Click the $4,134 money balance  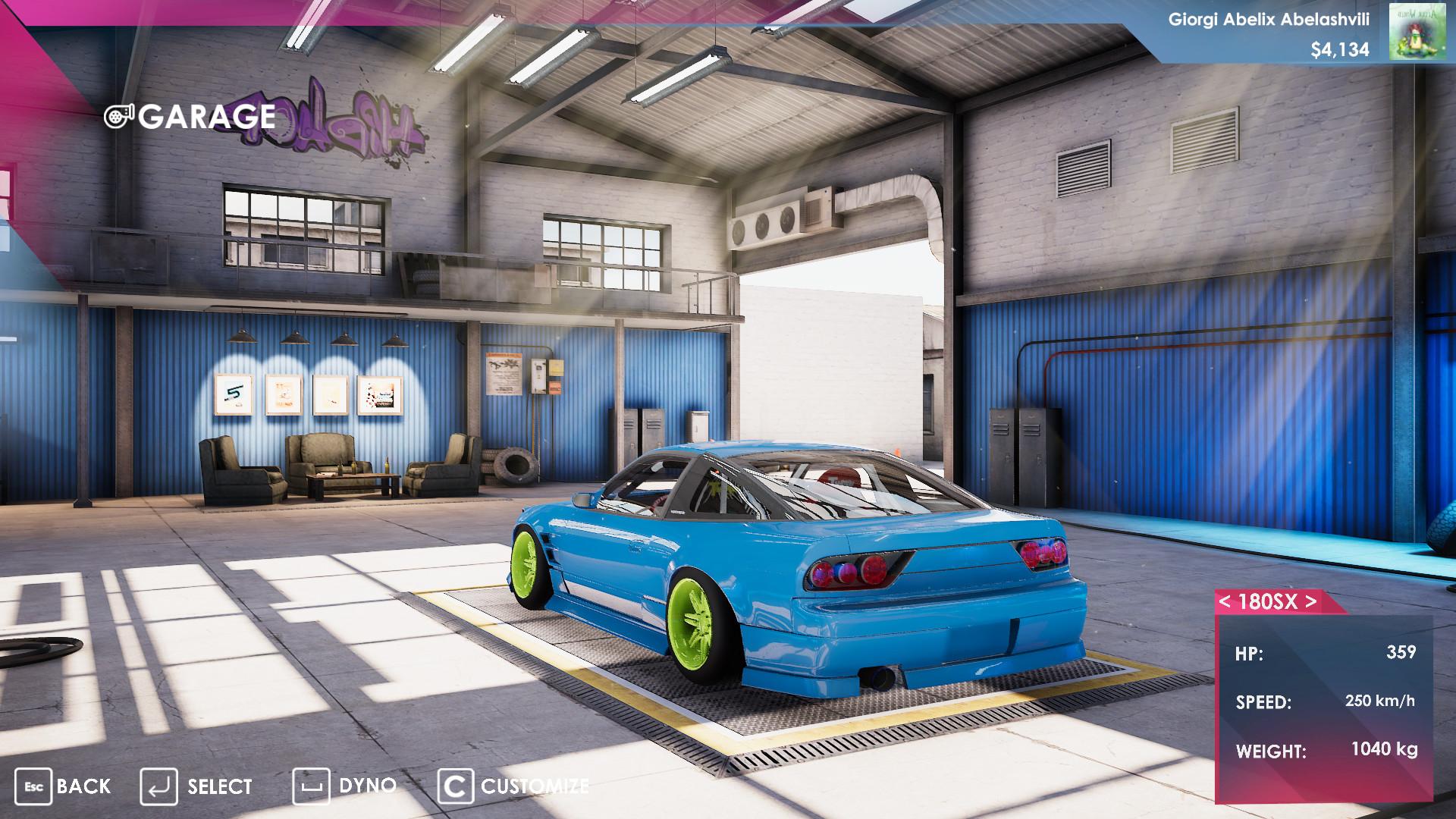1340,51
